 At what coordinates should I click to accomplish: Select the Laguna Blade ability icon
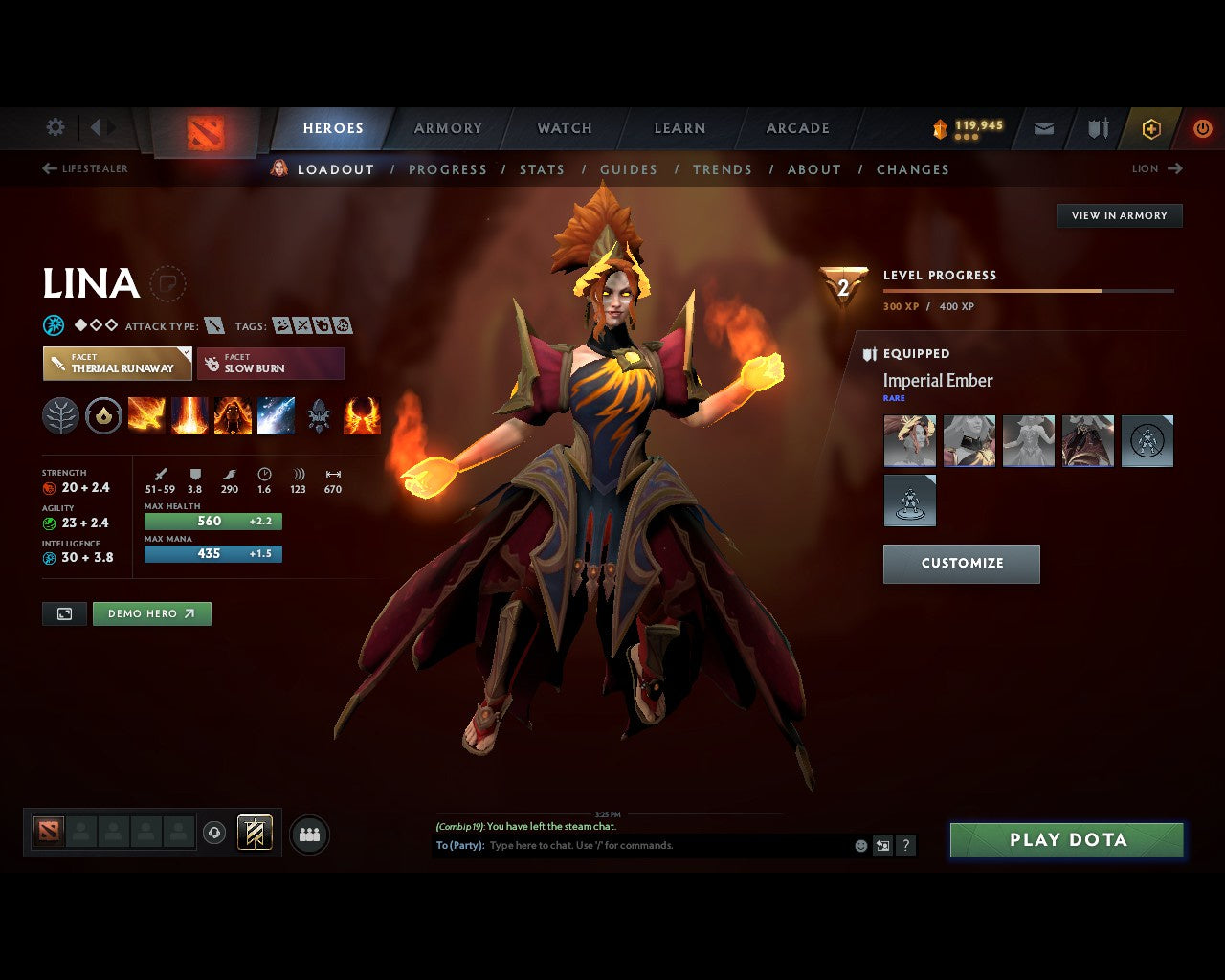[x=277, y=415]
